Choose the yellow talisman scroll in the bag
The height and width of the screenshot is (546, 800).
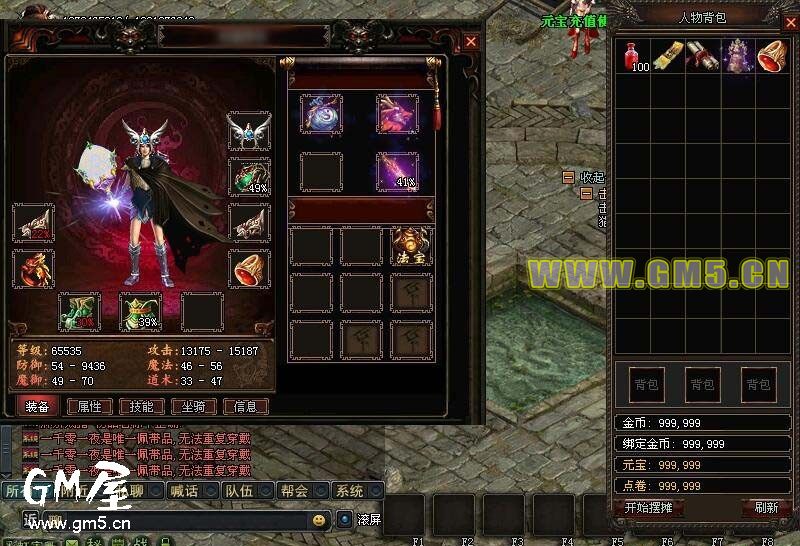coord(667,55)
